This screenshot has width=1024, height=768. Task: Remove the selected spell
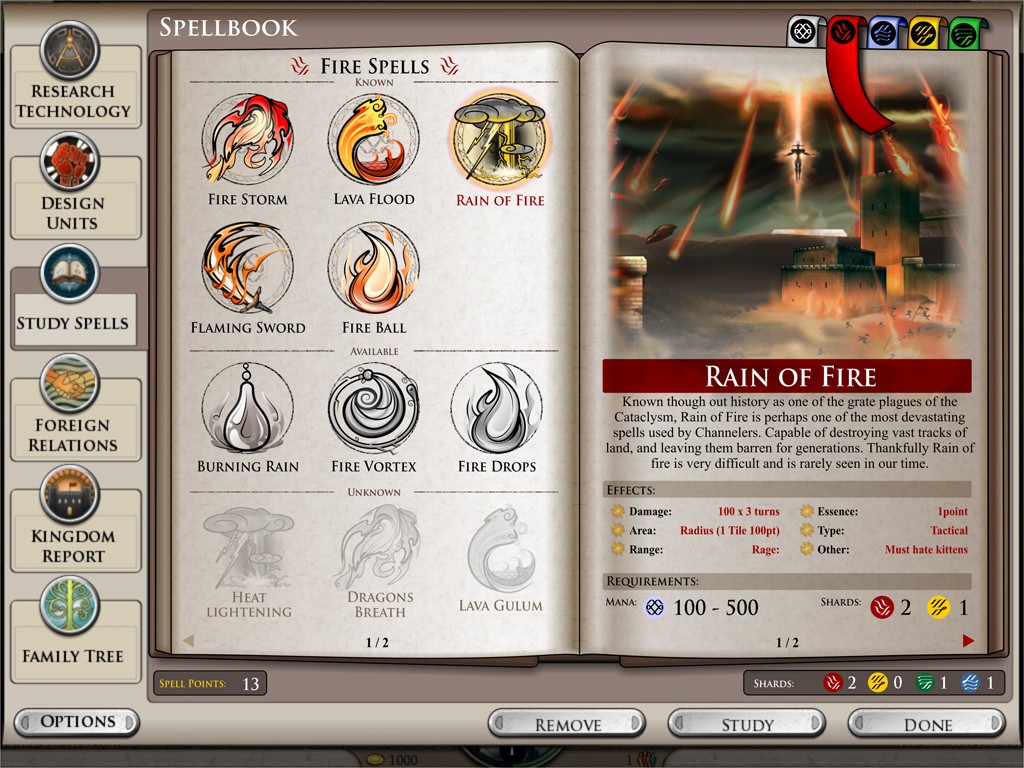tap(567, 724)
